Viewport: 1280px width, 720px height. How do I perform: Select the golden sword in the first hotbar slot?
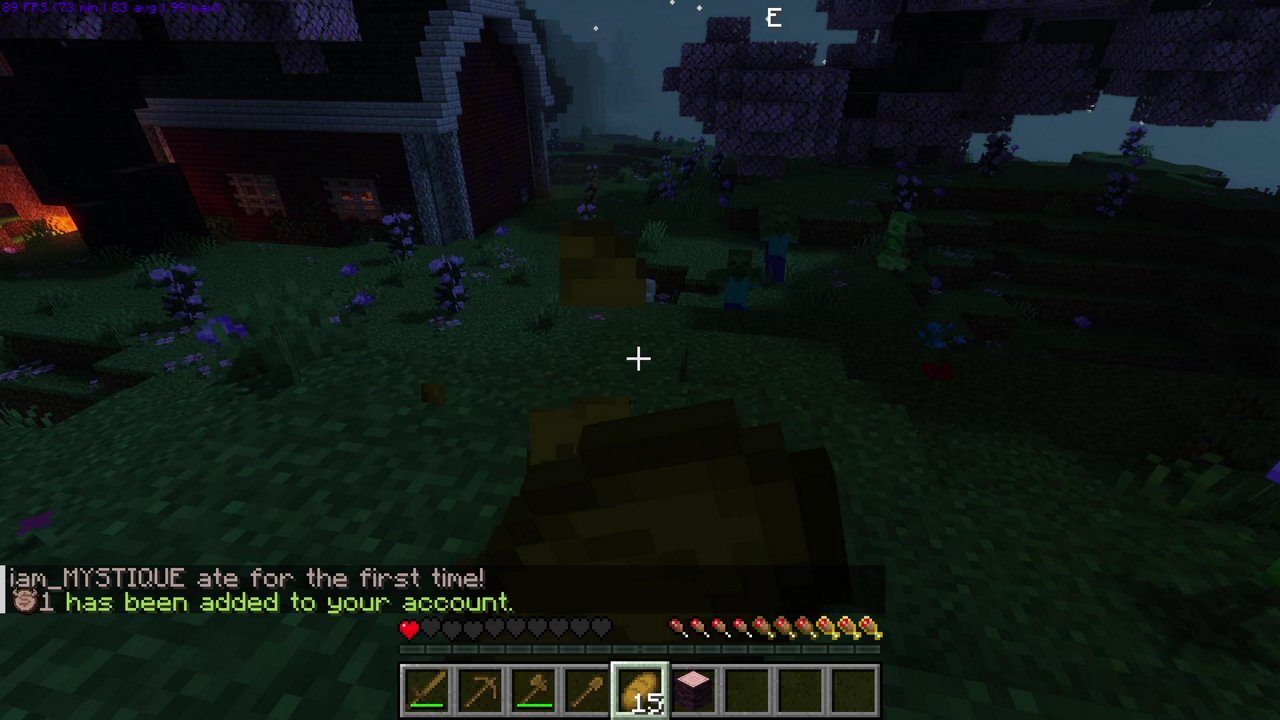pyautogui.click(x=427, y=686)
